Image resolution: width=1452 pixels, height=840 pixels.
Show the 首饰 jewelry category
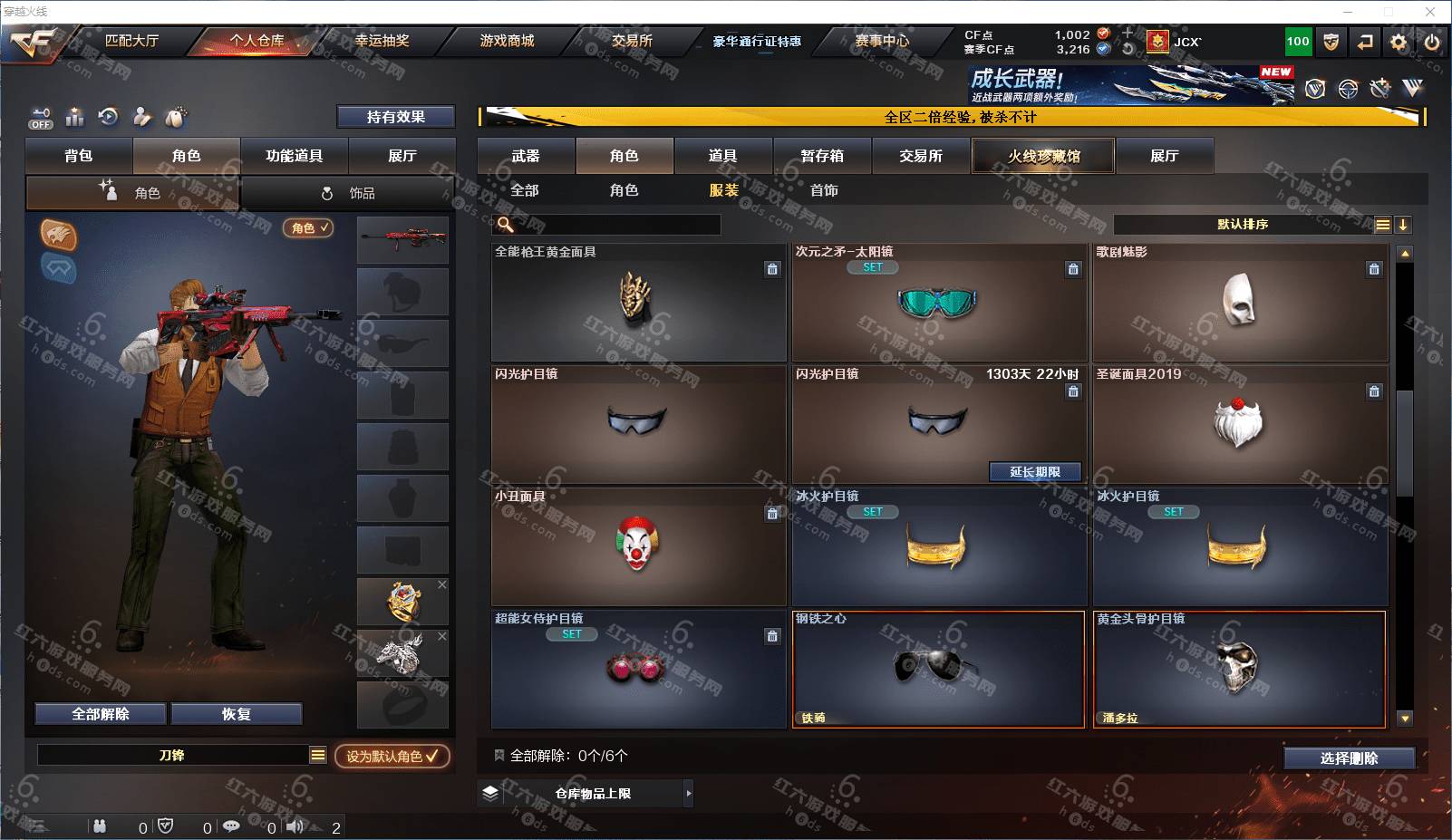(x=824, y=190)
